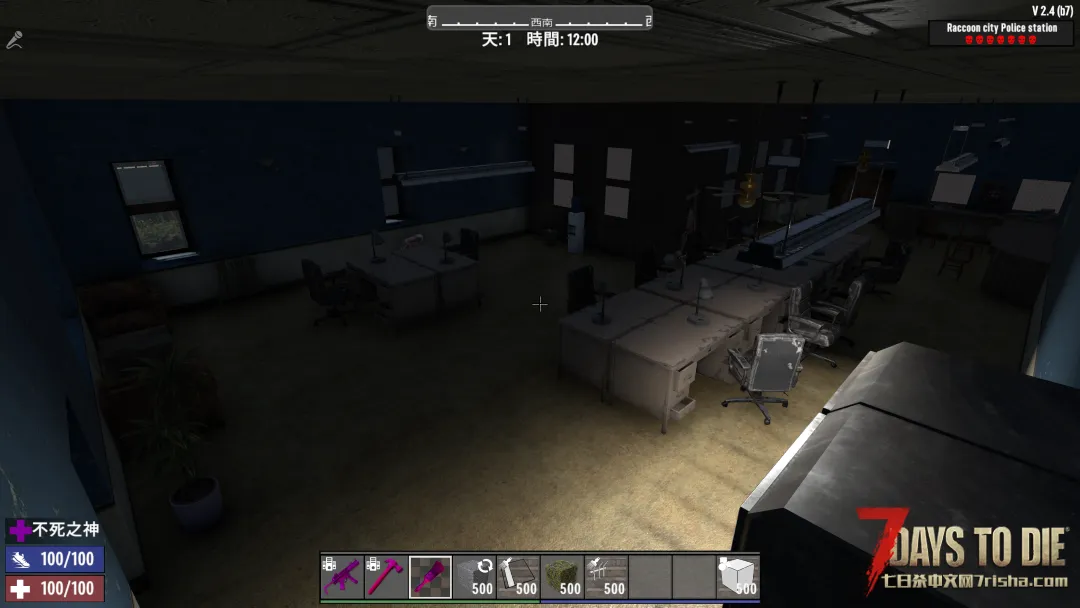Select the white cube block slot

[738, 577]
